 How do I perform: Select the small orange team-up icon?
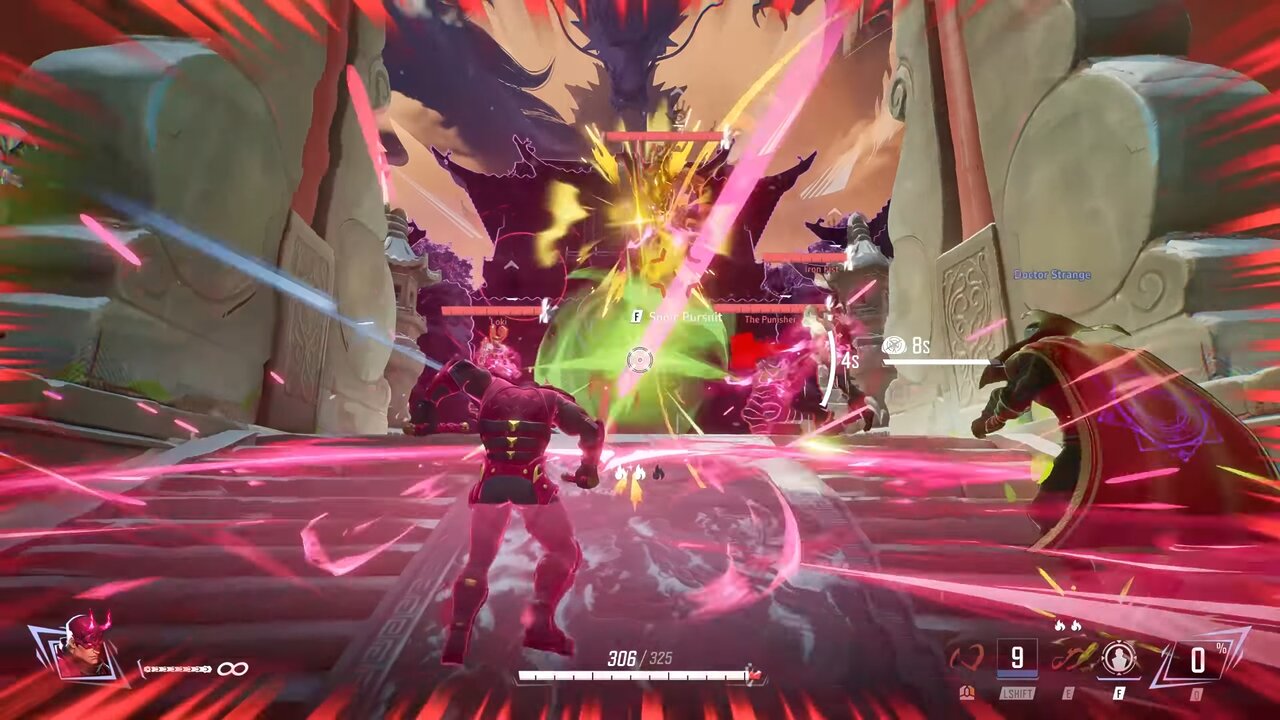[967, 692]
